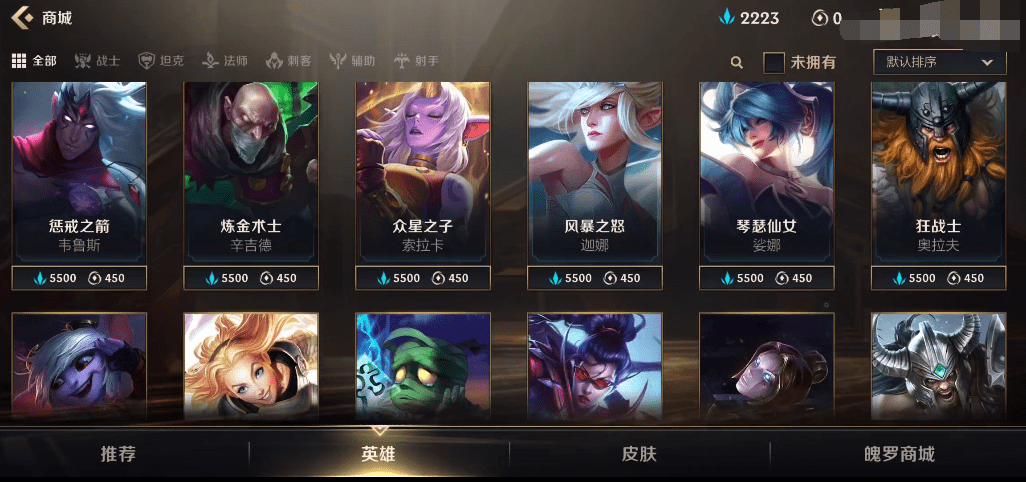Toggle the 未拥有 checkbox
1026x482 pixels.
pos(774,62)
